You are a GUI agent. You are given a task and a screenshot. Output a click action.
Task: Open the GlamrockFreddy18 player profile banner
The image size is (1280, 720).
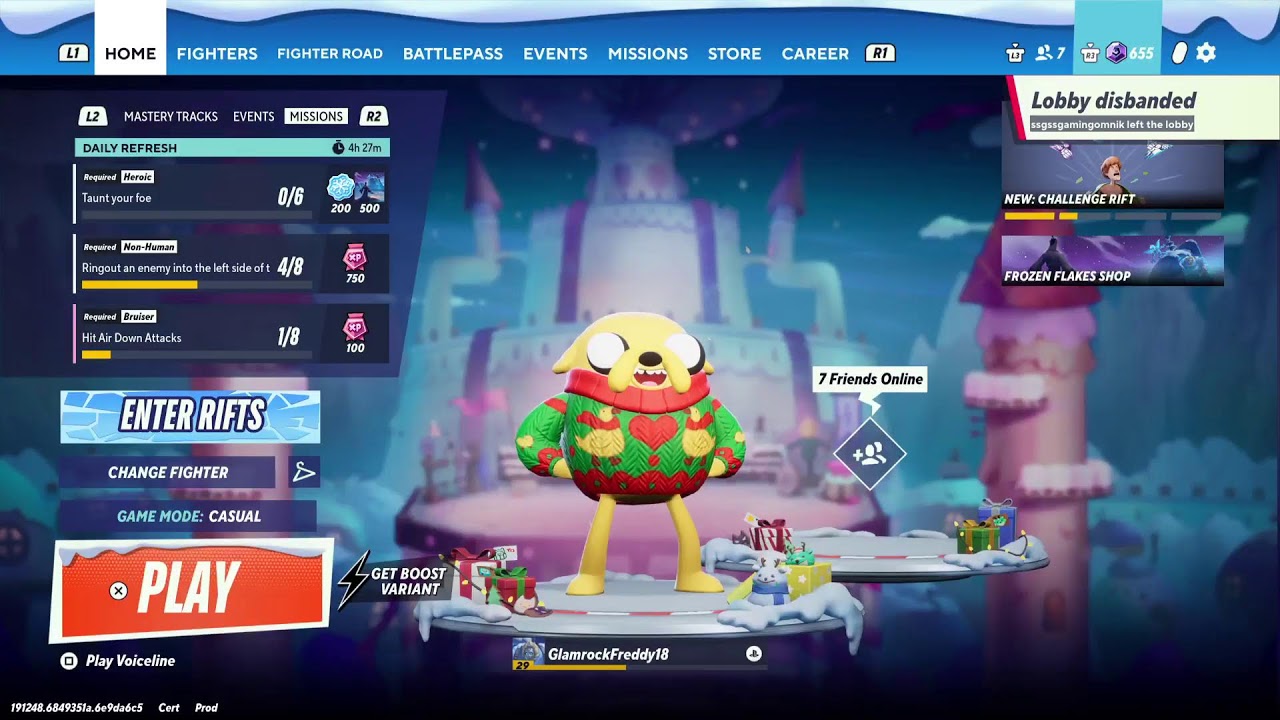coord(638,654)
